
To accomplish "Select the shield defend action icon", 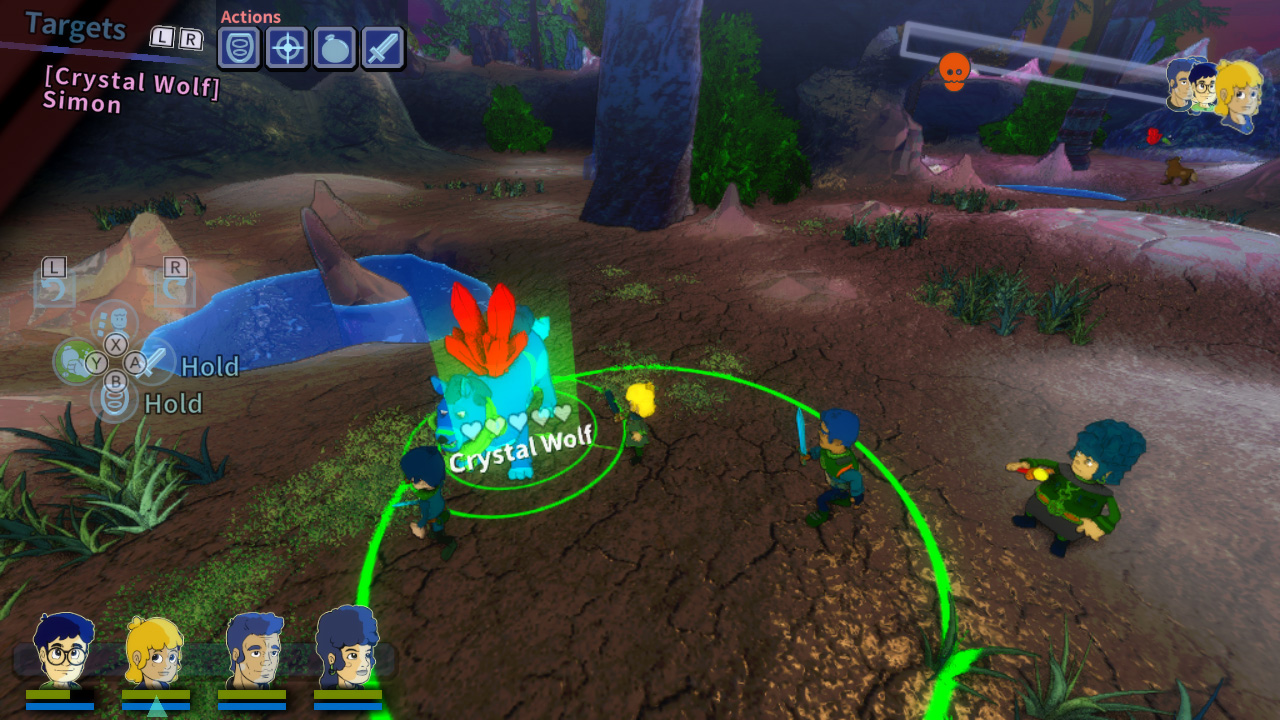I will [x=238, y=47].
